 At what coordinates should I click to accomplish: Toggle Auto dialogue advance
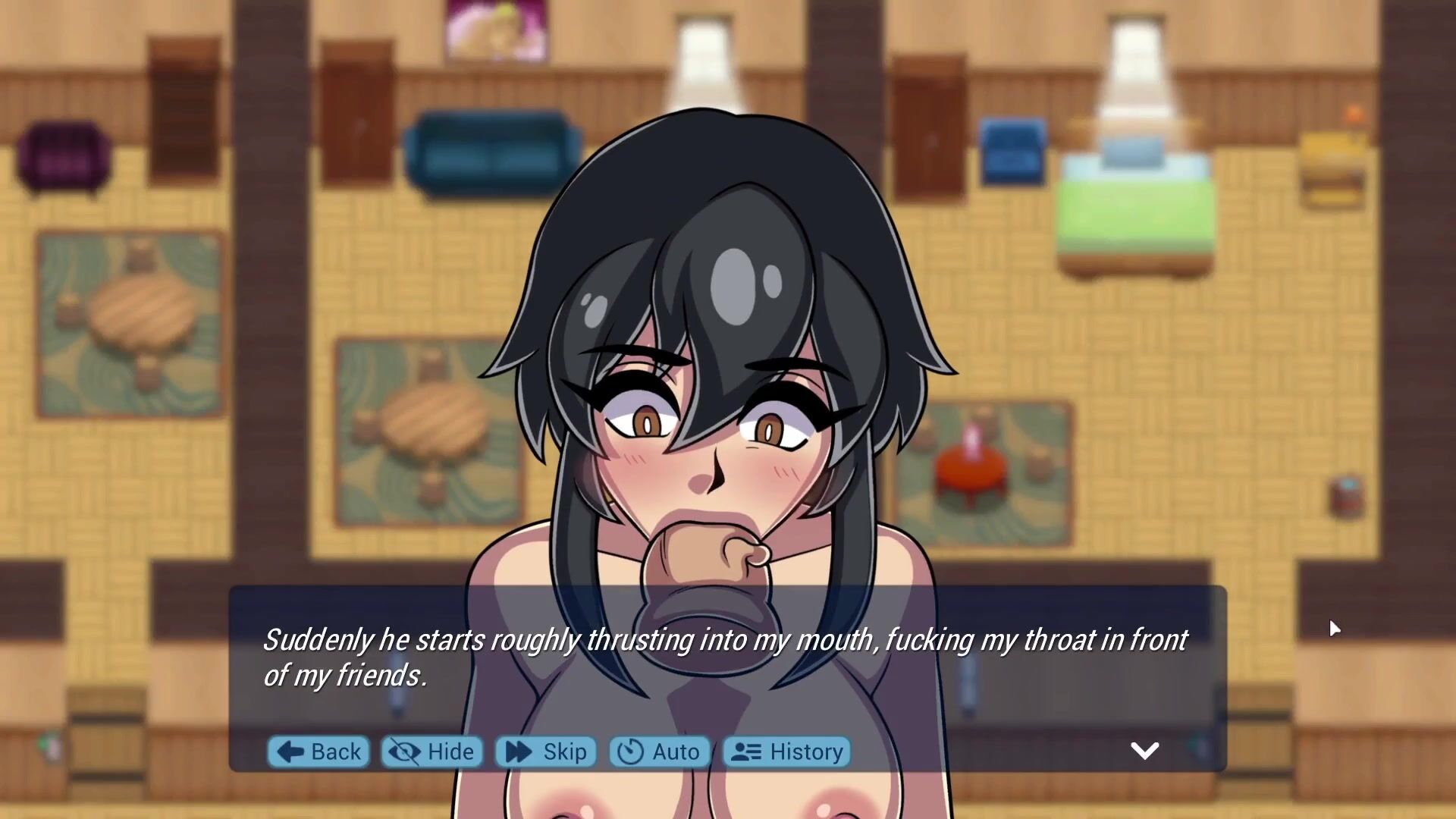pyautogui.click(x=659, y=752)
